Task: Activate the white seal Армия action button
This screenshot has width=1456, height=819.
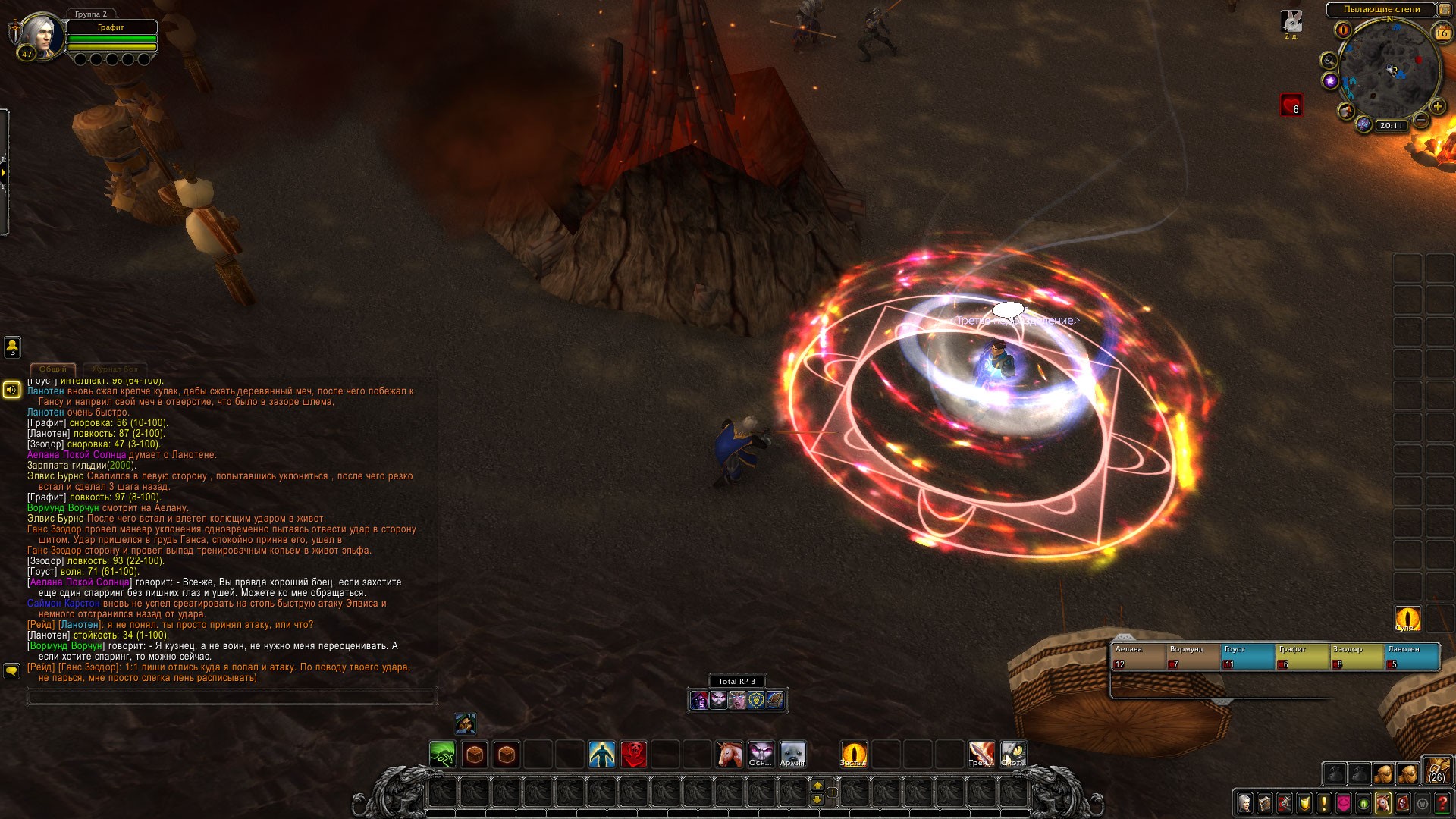Action: 792,755
